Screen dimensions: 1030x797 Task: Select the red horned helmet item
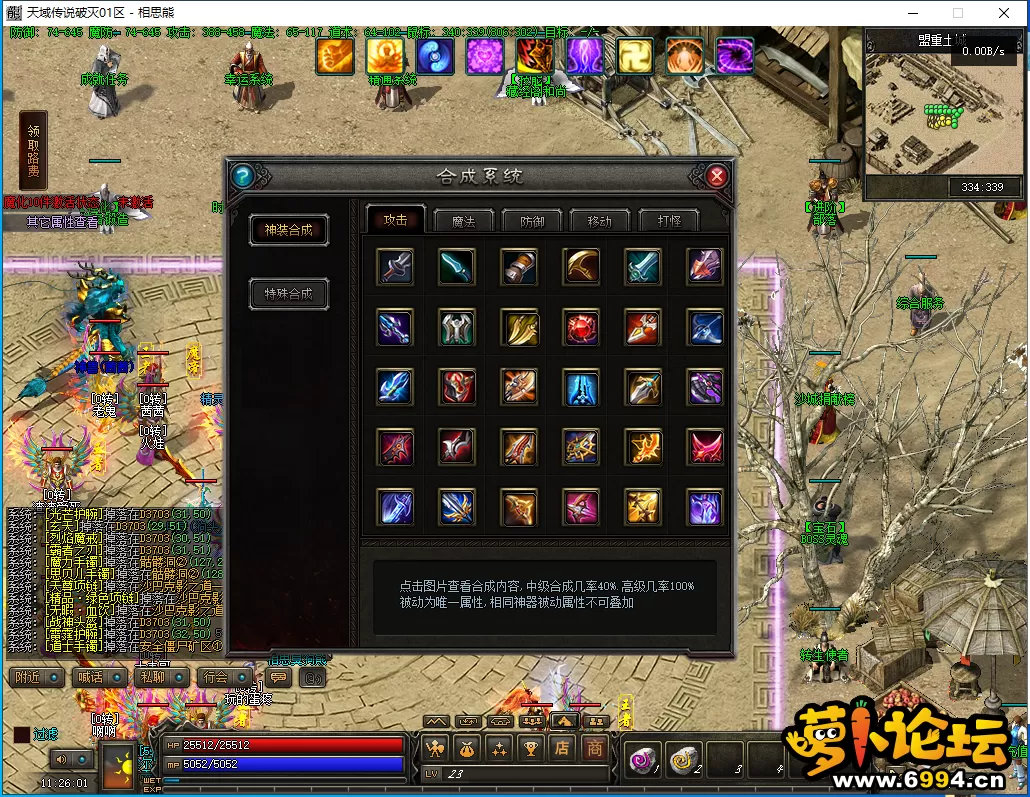(x=457, y=387)
